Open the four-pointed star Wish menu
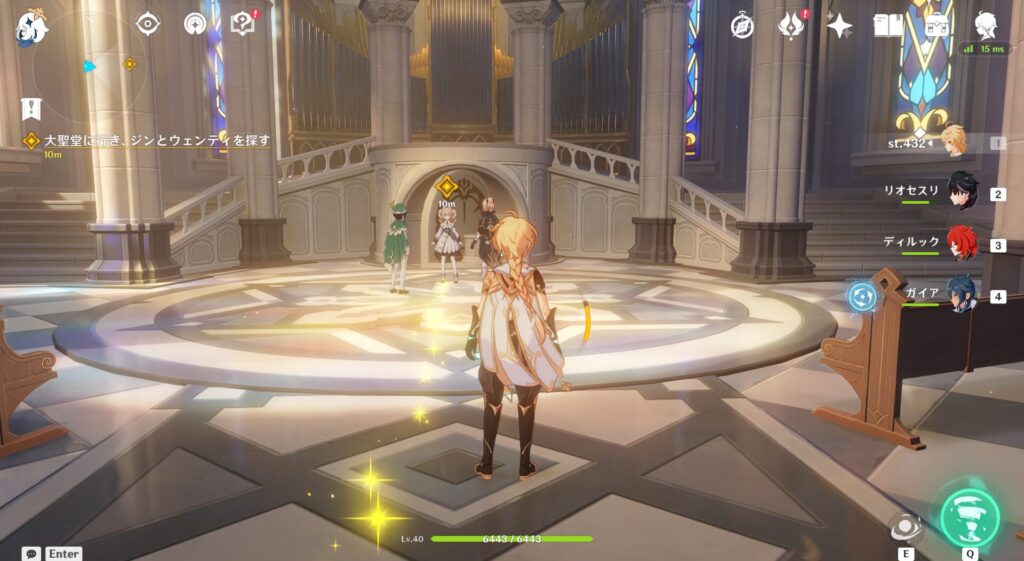1024x561 pixels. point(840,26)
